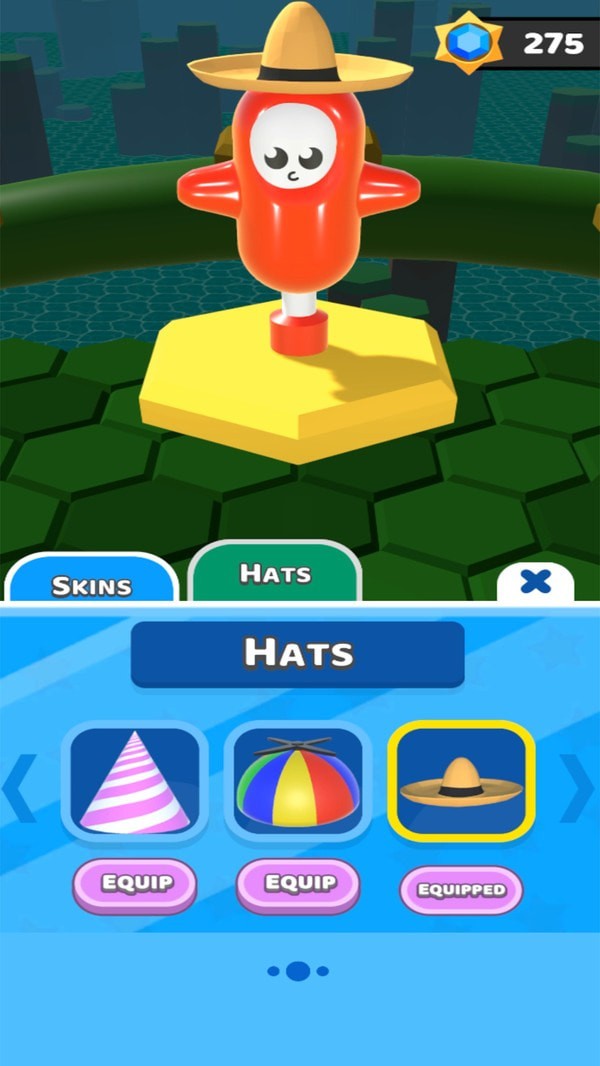Close the customization shop panel

point(535,582)
